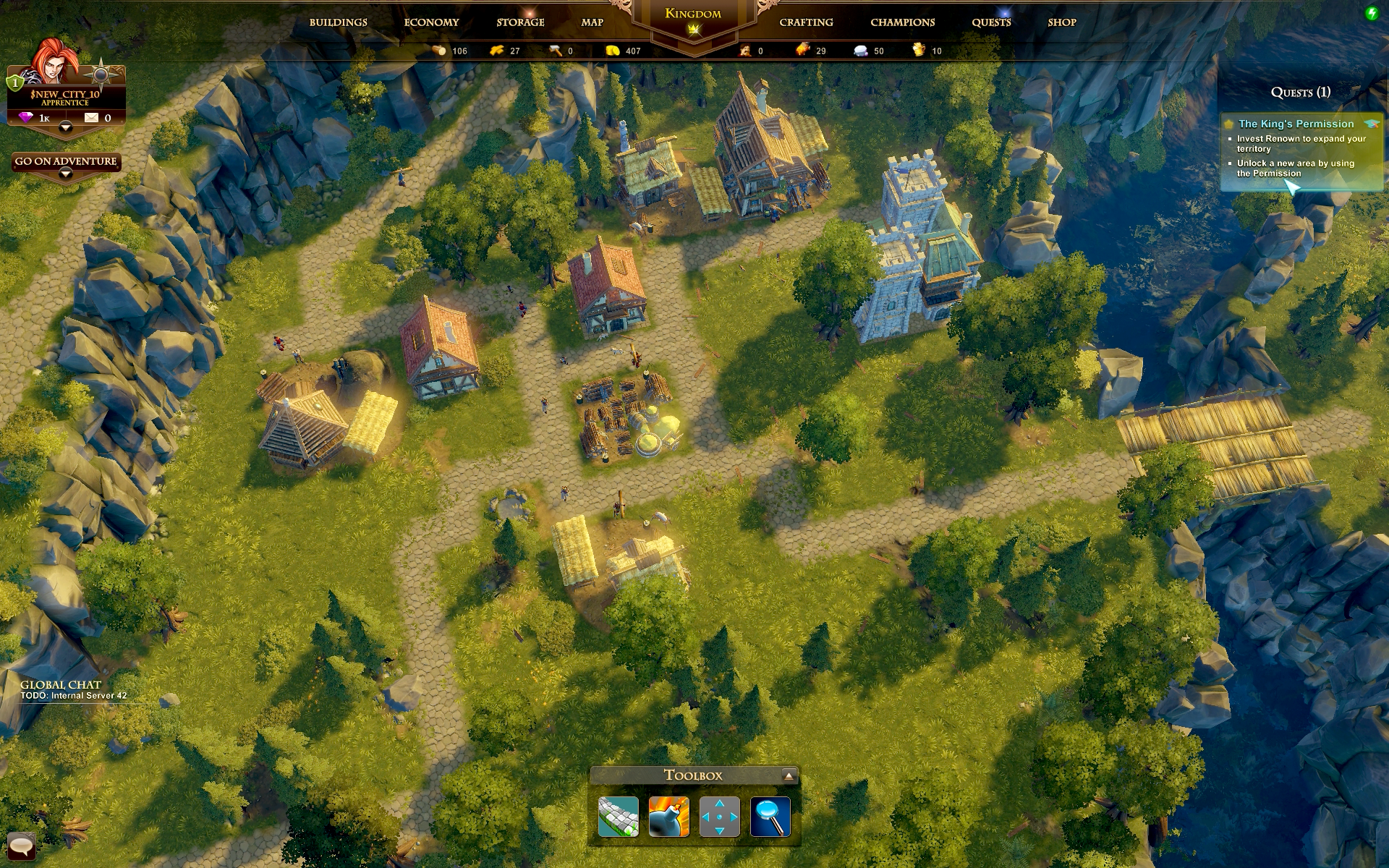
Task: Open the Map menu
Action: point(592,22)
